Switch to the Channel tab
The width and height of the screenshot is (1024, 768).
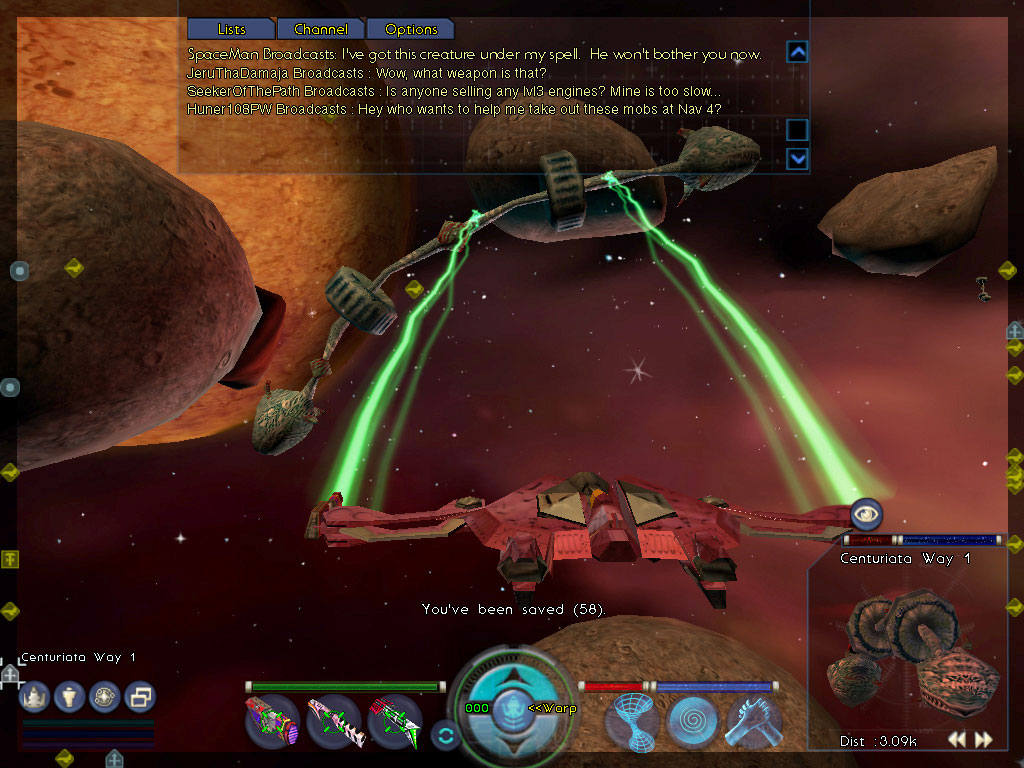[321, 29]
